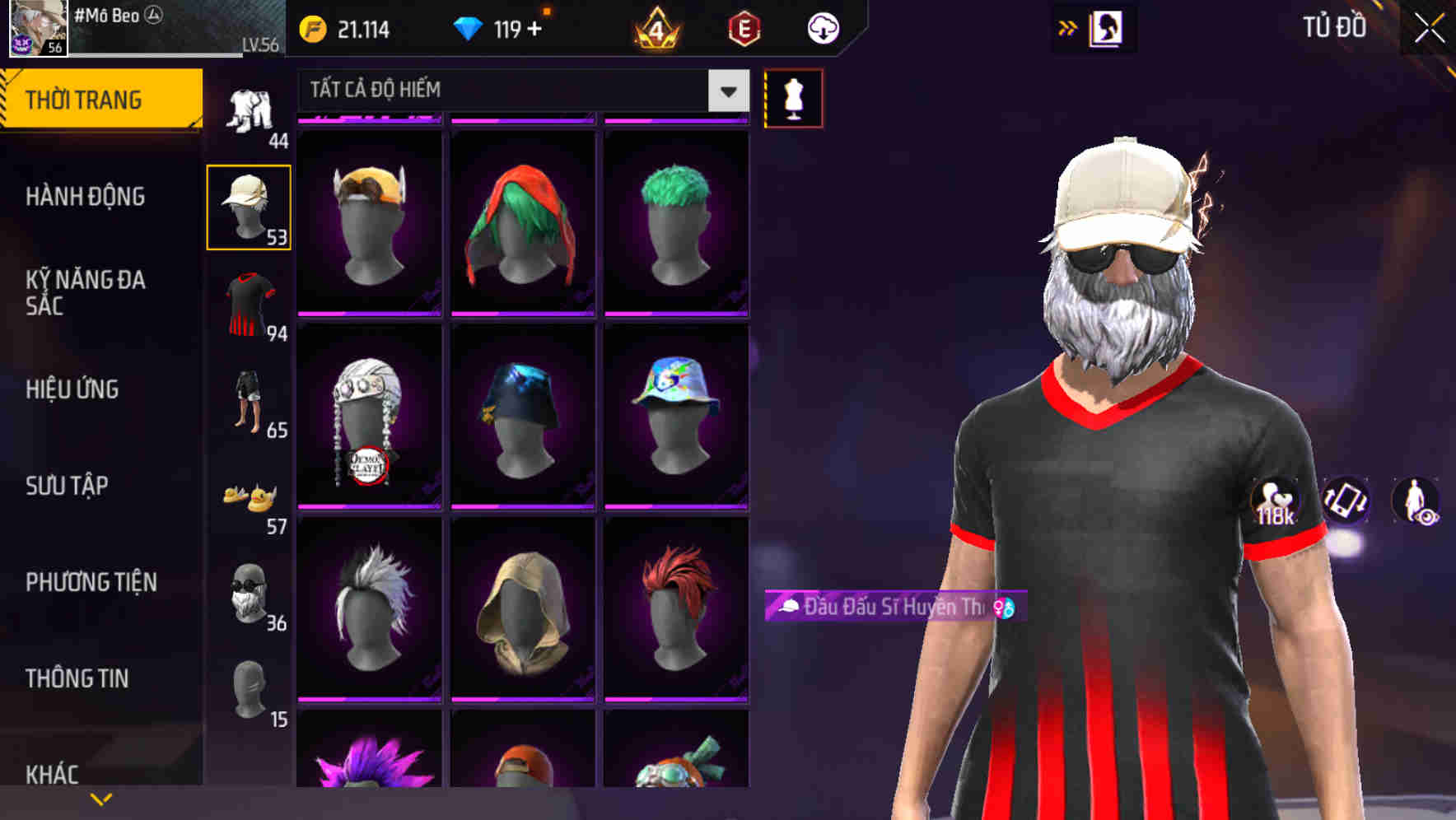
Task: Click the red E badge in top bar
Action: [x=743, y=27]
